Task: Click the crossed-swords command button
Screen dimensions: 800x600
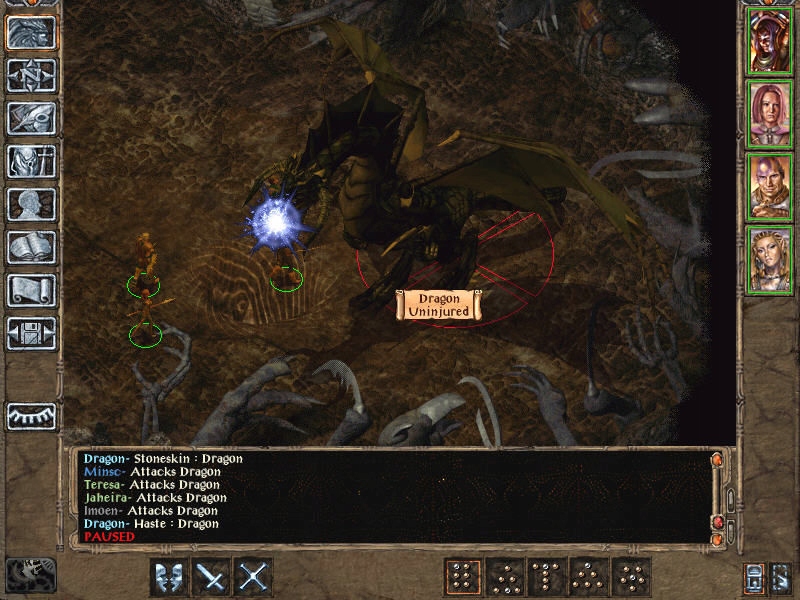Action: pyautogui.click(x=254, y=577)
